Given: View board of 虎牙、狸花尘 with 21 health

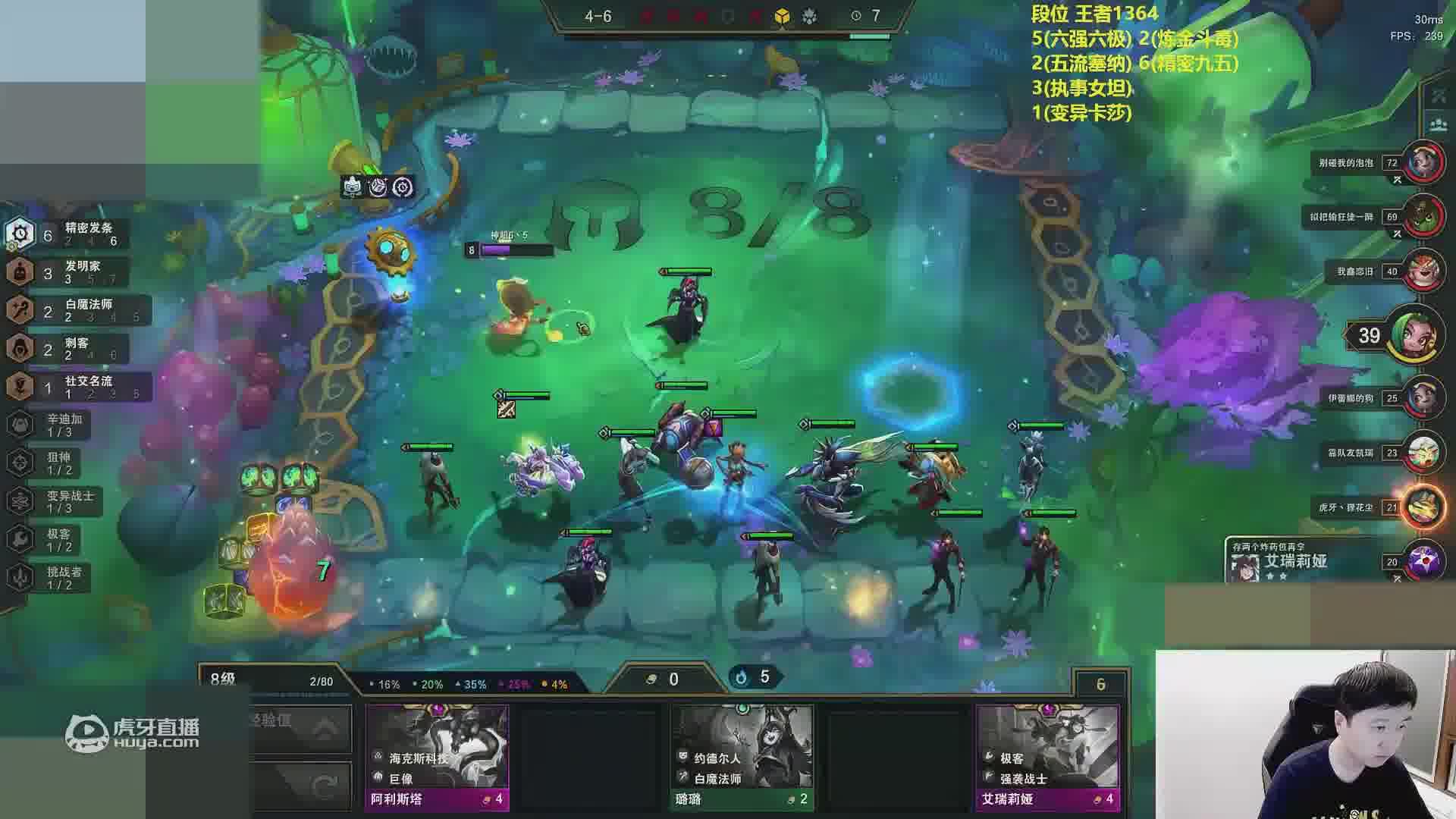Looking at the screenshot, I should (x=1423, y=507).
